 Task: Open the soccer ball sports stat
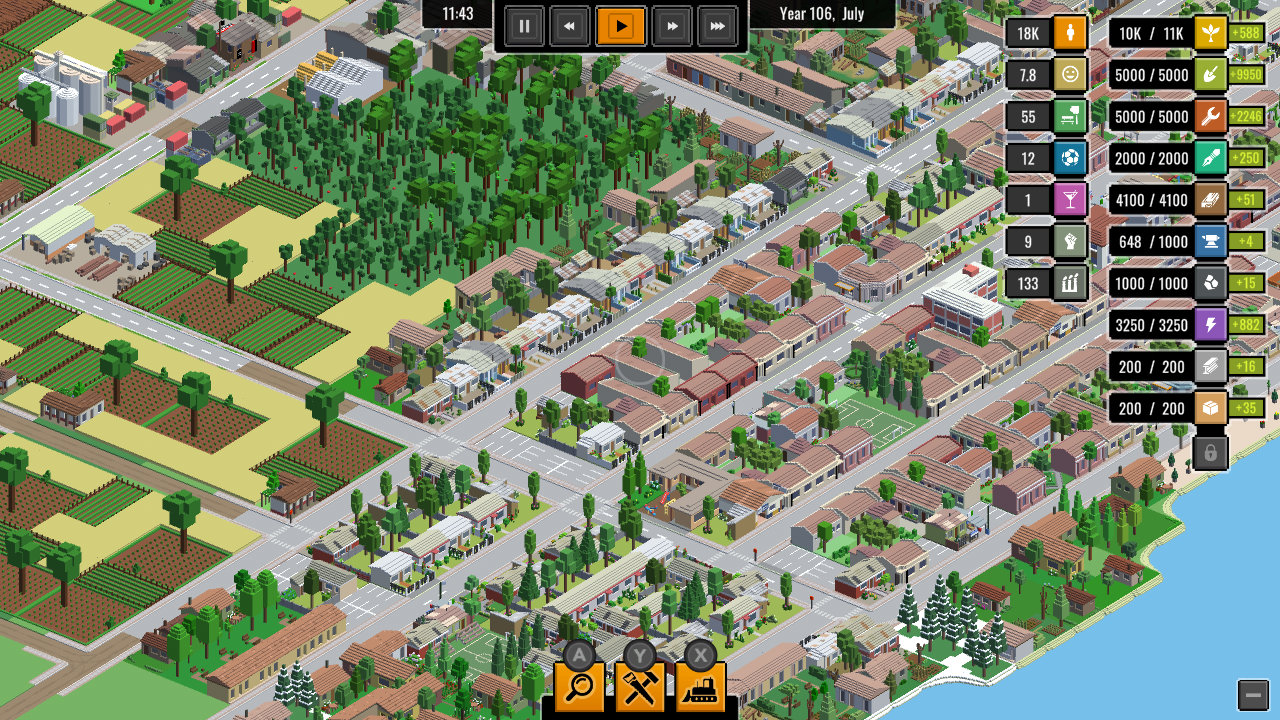pyautogui.click(x=1070, y=158)
